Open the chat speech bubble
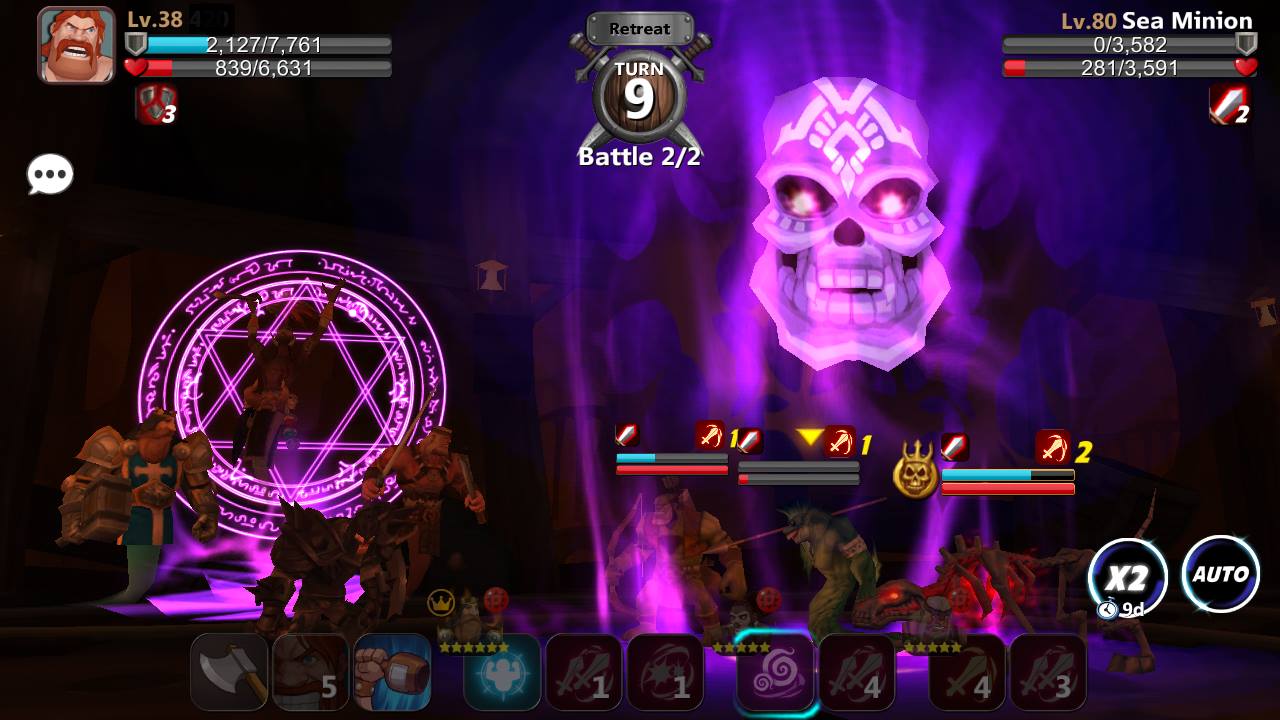The width and height of the screenshot is (1280, 720). pos(50,176)
